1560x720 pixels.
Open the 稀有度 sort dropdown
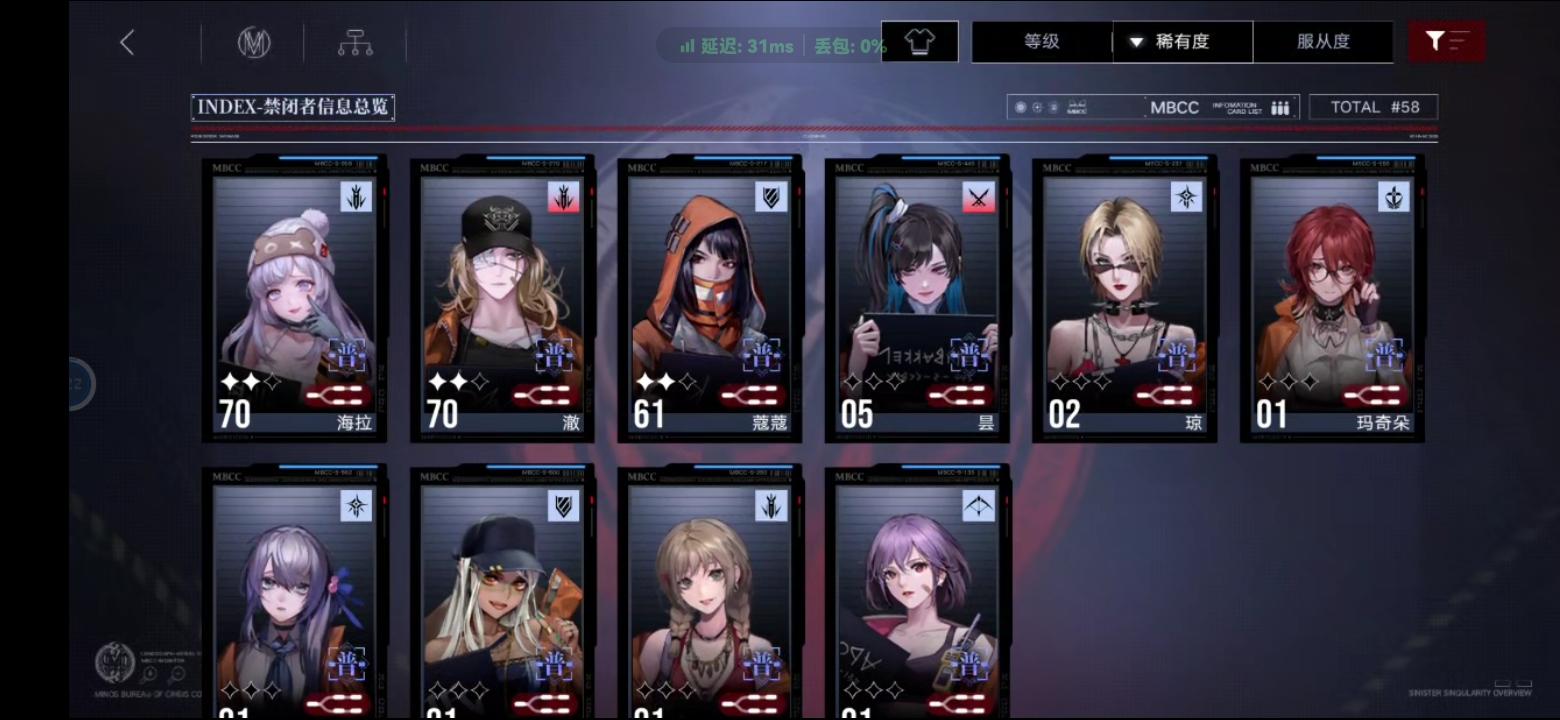coord(1182,42)
